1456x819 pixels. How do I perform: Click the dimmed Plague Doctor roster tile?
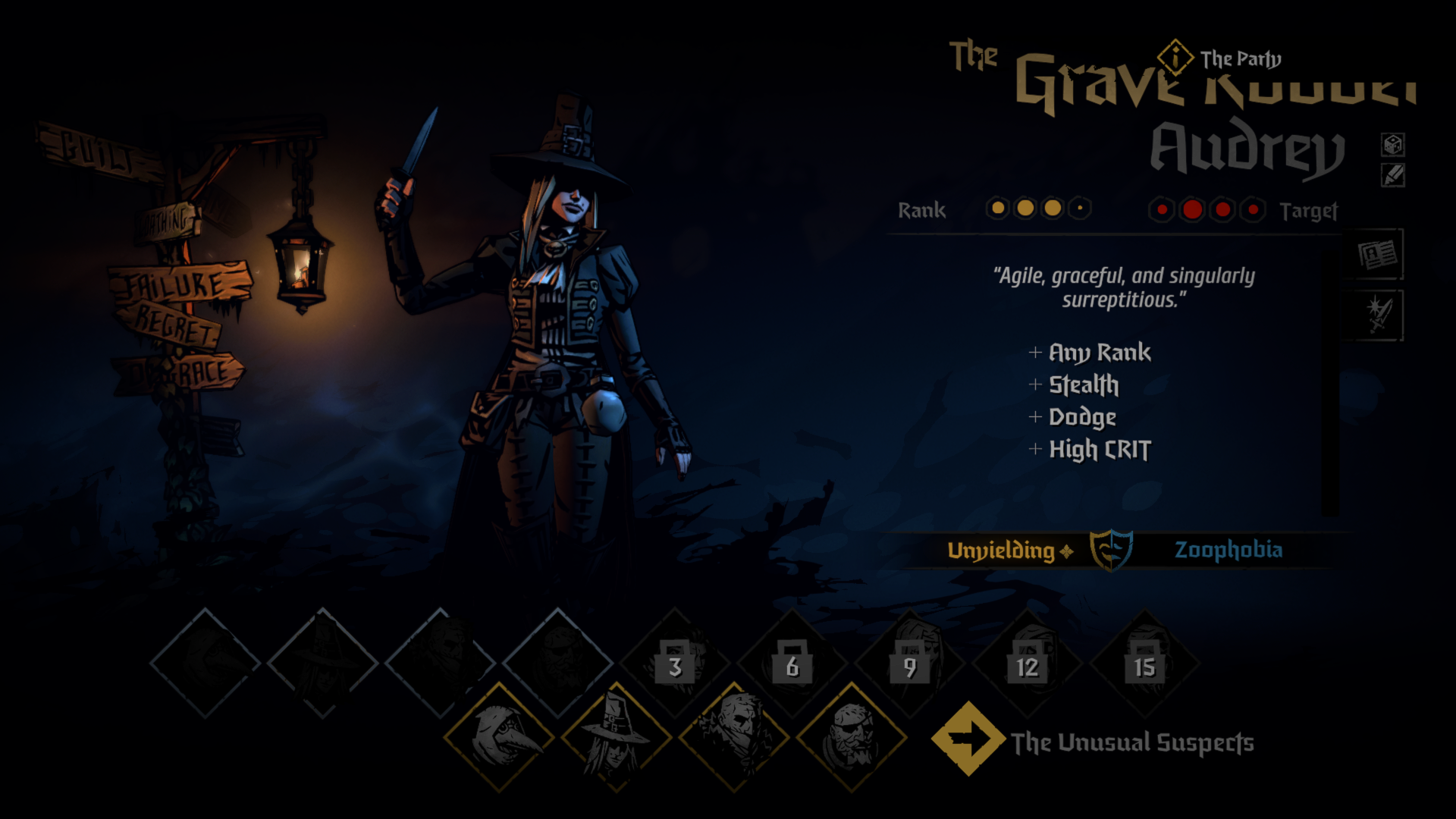click(205, 662)
